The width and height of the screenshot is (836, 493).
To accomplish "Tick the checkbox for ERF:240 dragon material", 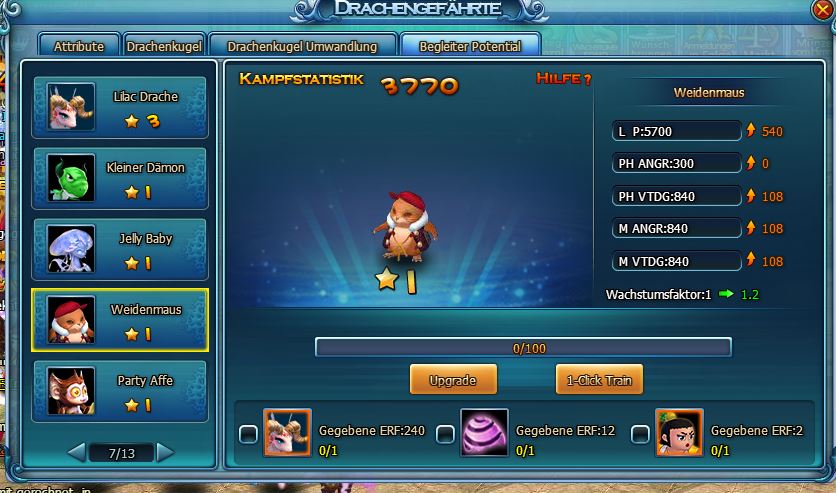I will tap(248, 433).
